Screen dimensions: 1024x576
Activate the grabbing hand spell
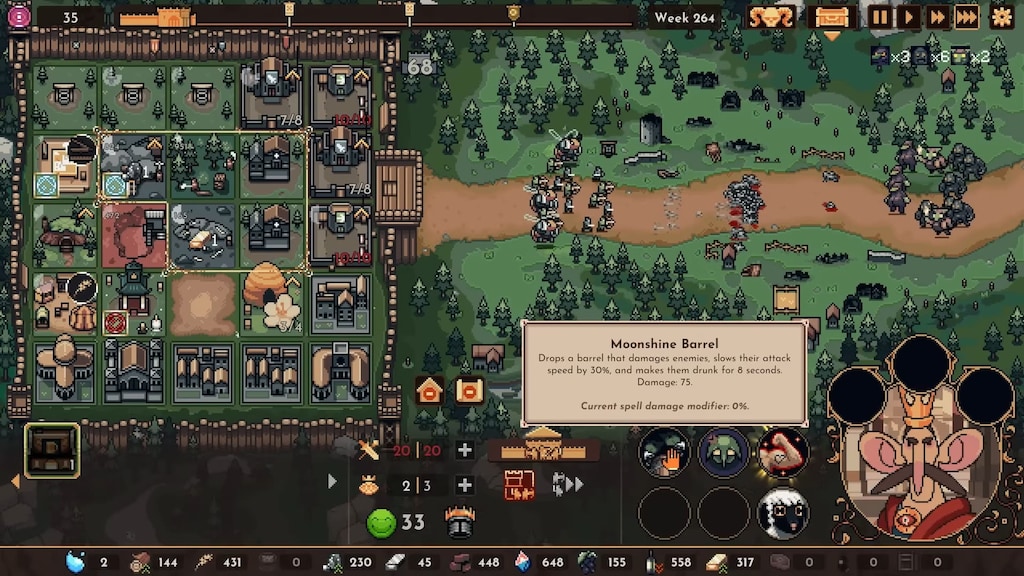tap(664, 453)
